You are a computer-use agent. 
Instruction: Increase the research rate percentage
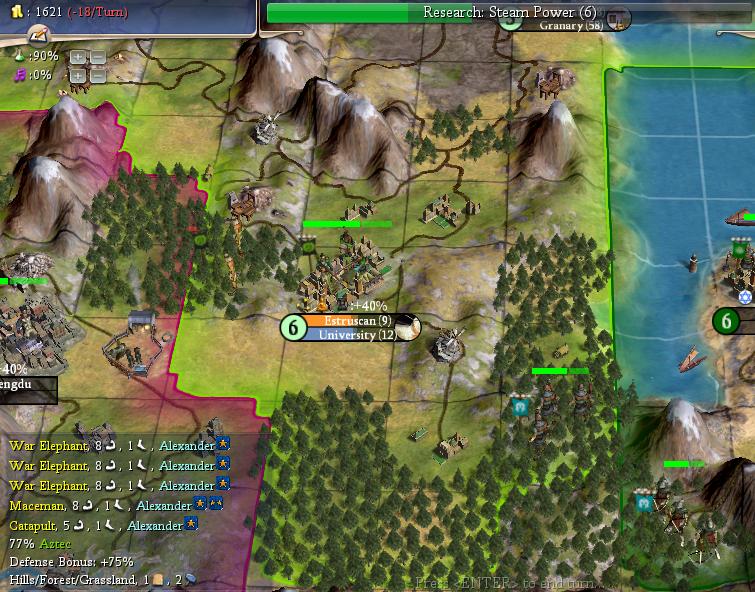click(x=78, y=56)
